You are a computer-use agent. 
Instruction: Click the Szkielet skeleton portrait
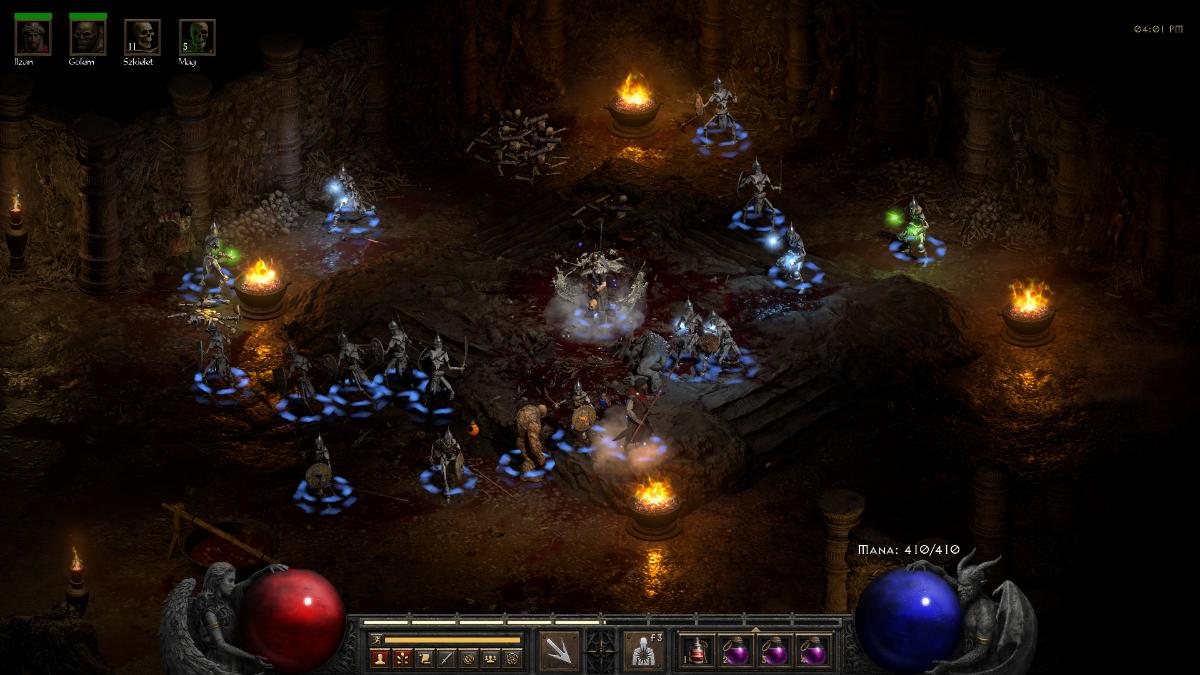click(143, 37)
